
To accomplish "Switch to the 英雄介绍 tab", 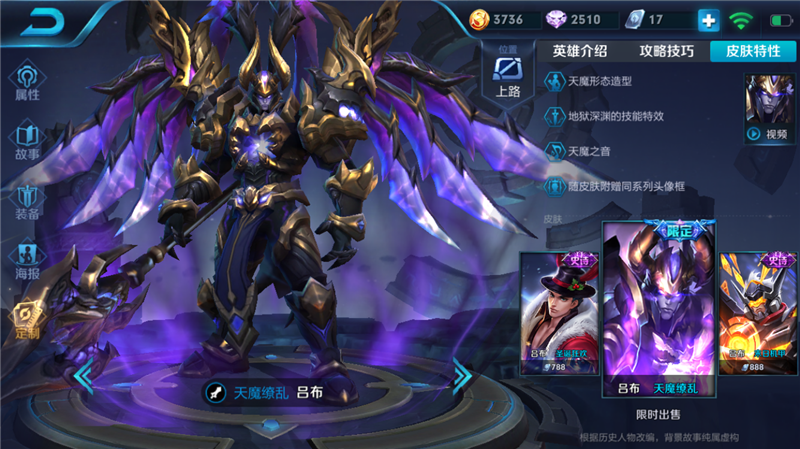I will pos(580,51).
